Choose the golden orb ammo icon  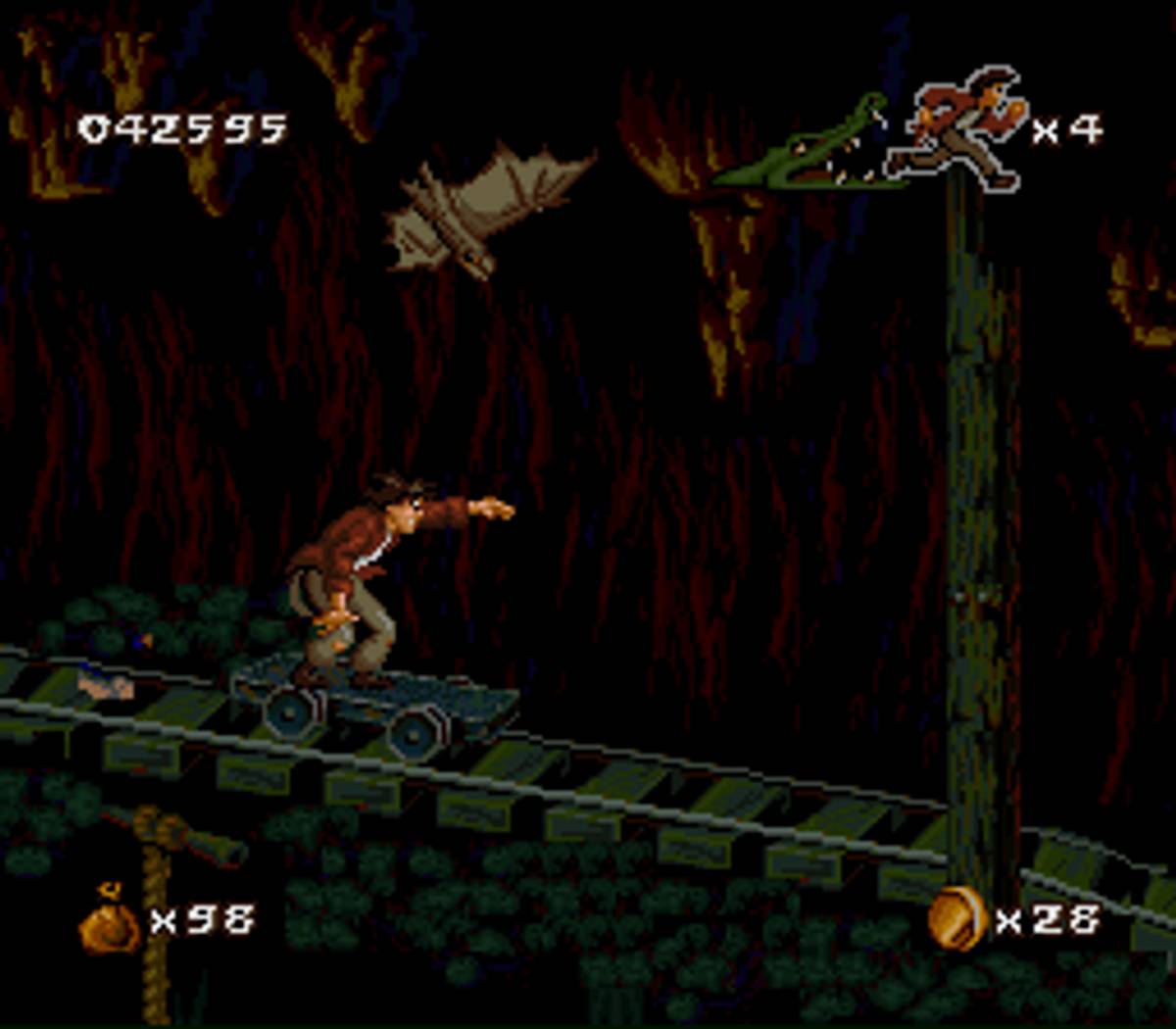(955, 918)
